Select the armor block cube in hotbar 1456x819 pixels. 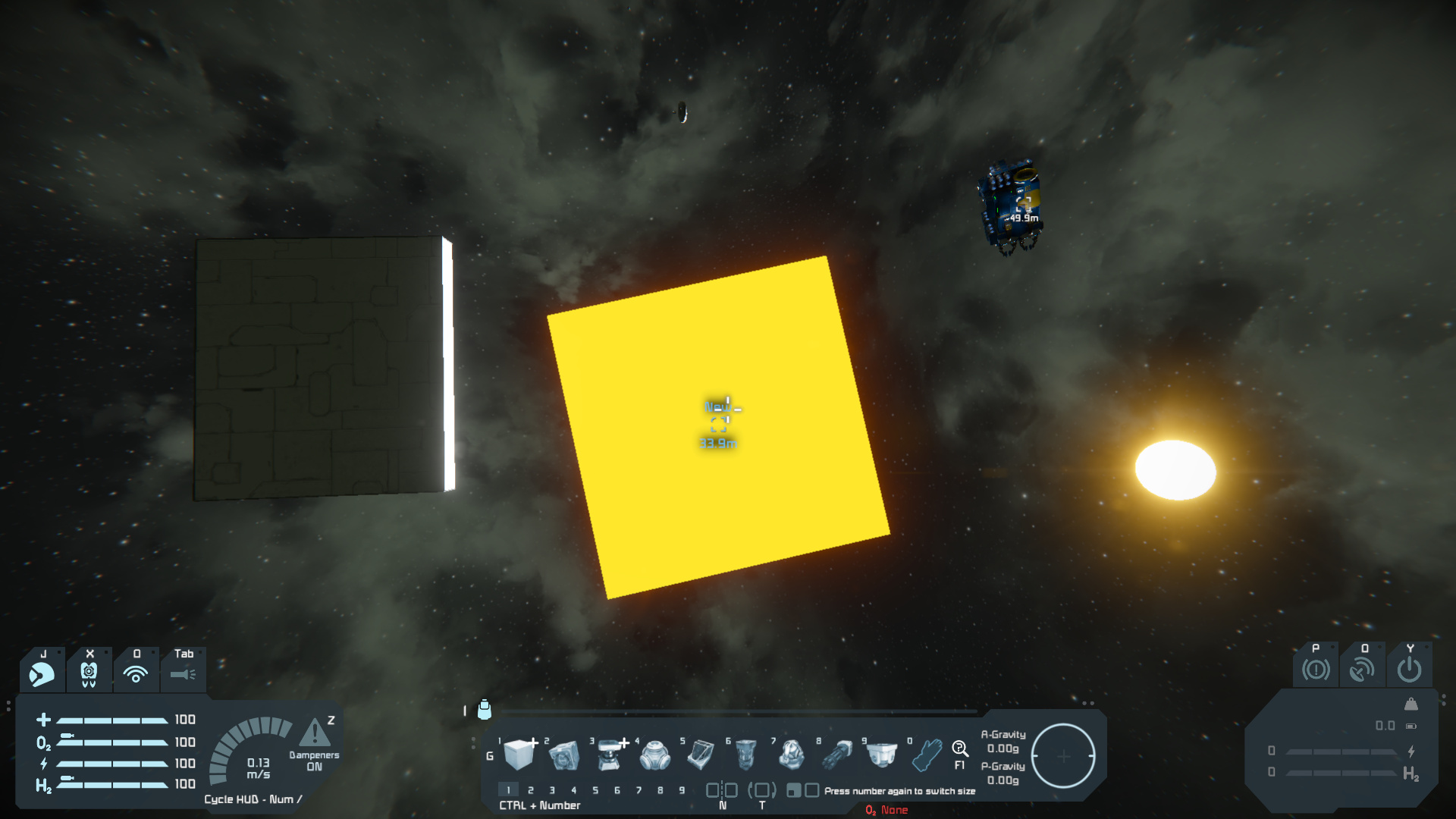[x=519, y=754]
